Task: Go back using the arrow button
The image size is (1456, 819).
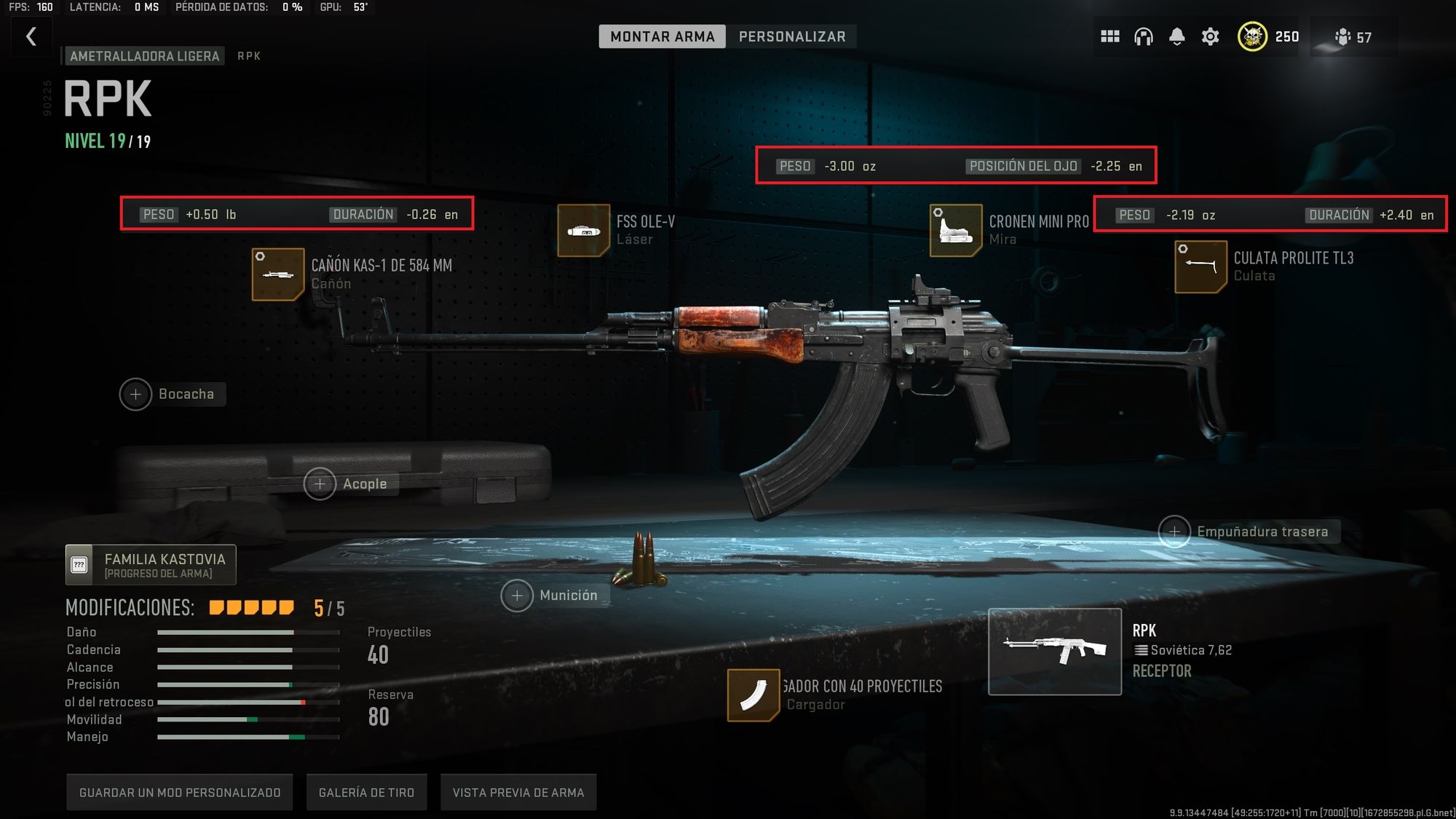Action: [x=31, y=36]
